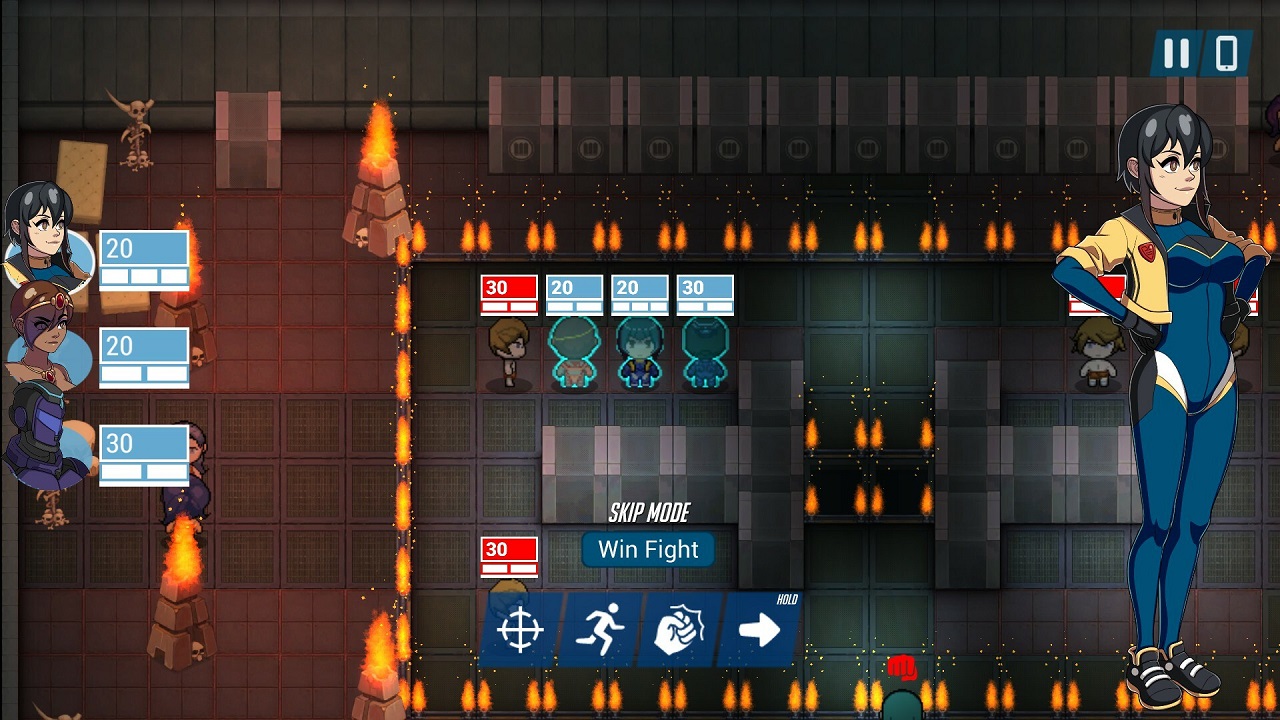Select the purple armored party member portrait
This screenshot has height=720, width=1280.
[x=44, y=436]
